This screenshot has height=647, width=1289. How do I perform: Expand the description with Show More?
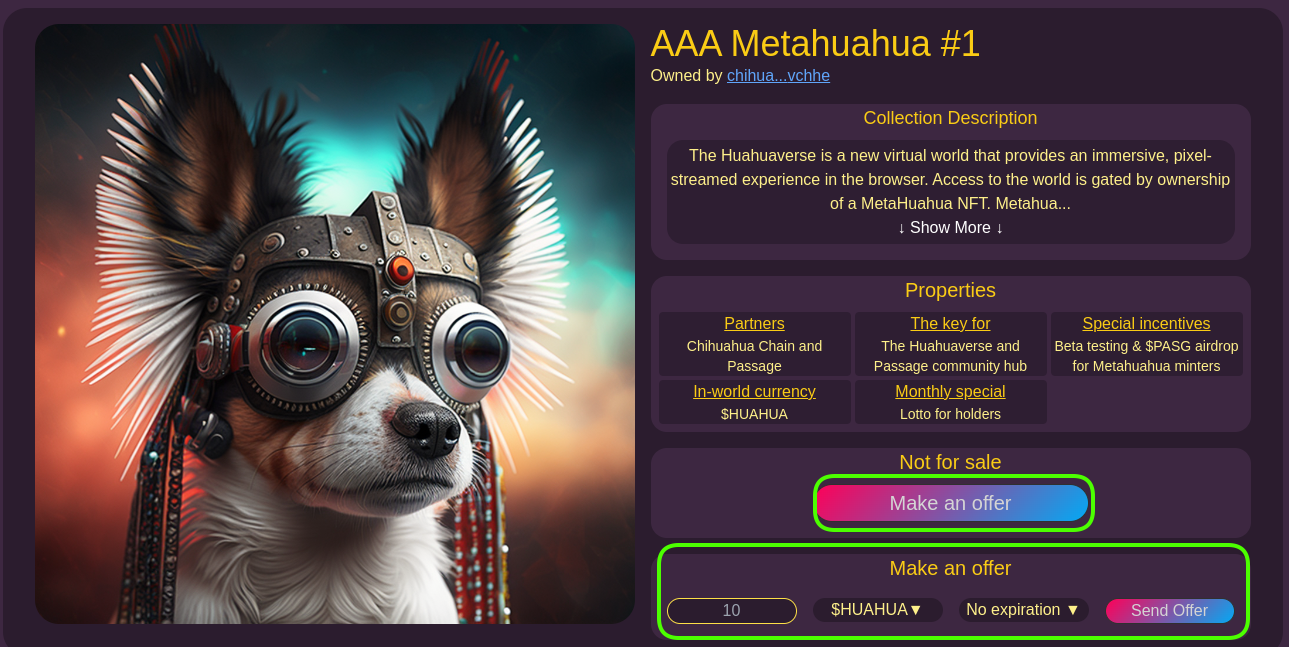coord(950,228)
